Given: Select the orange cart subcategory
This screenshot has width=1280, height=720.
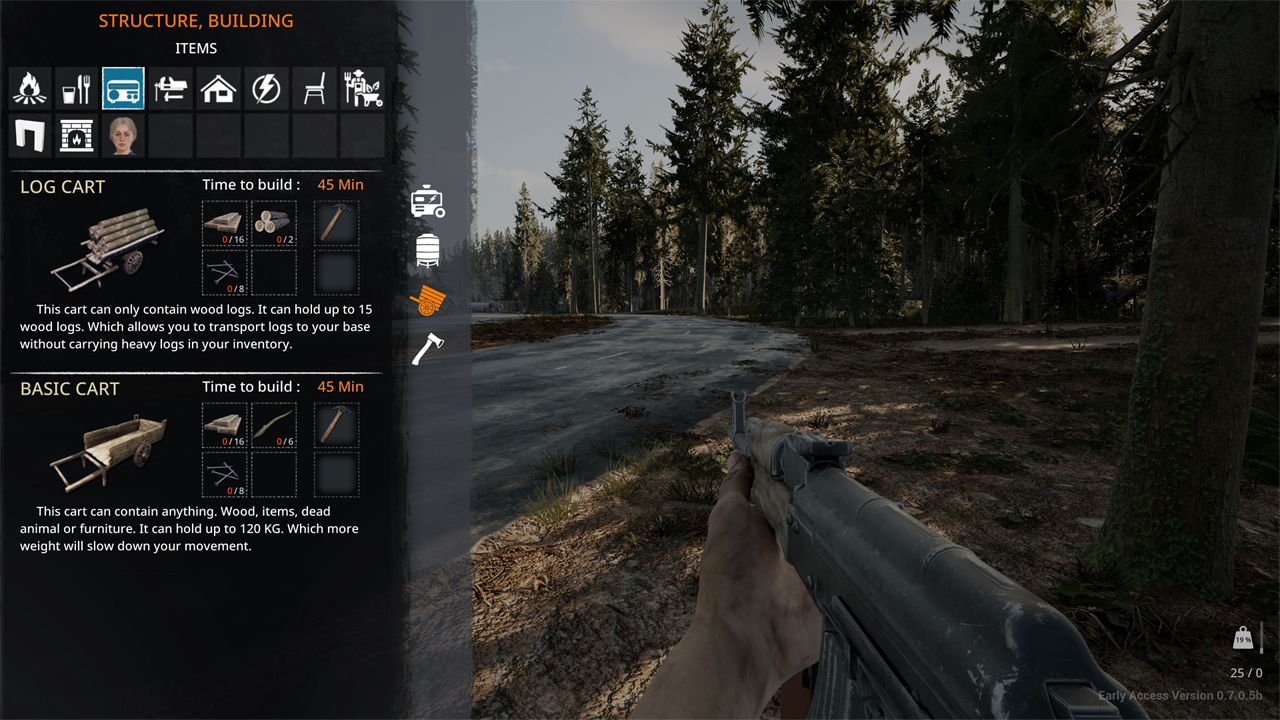Looking at the screenshot, I should [427, 299].
